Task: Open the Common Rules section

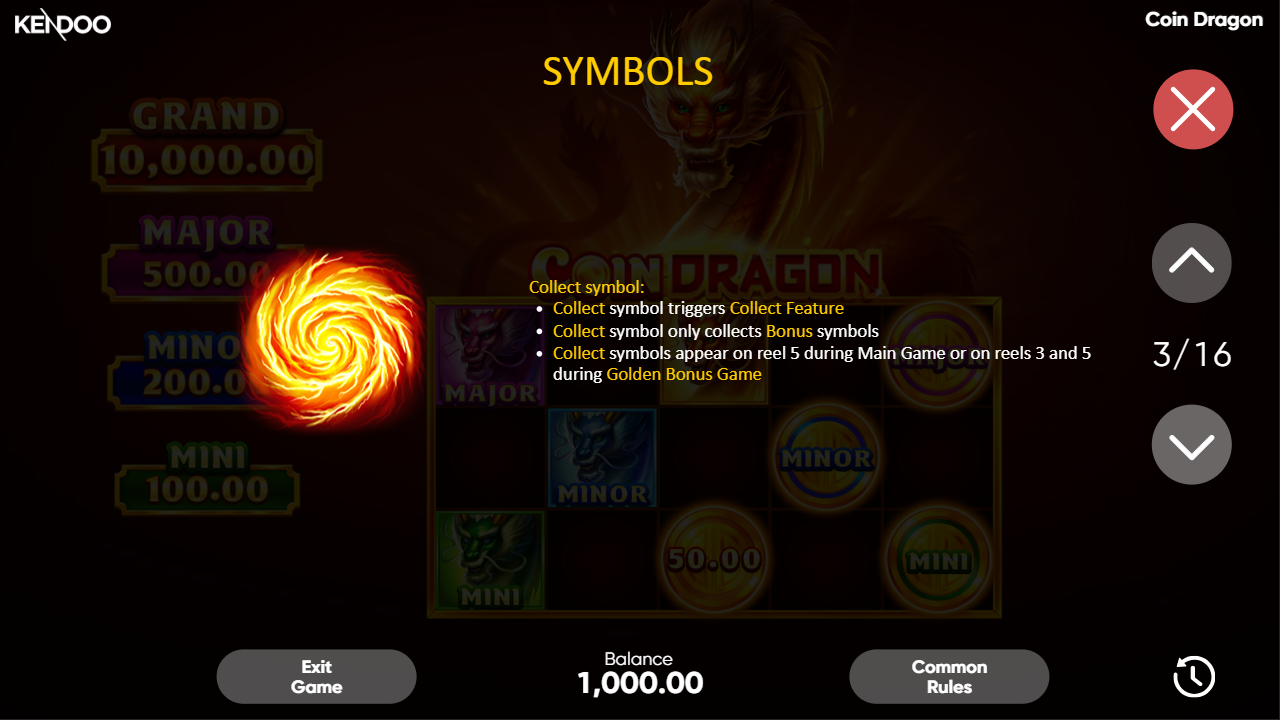Action: click(948, 676)
